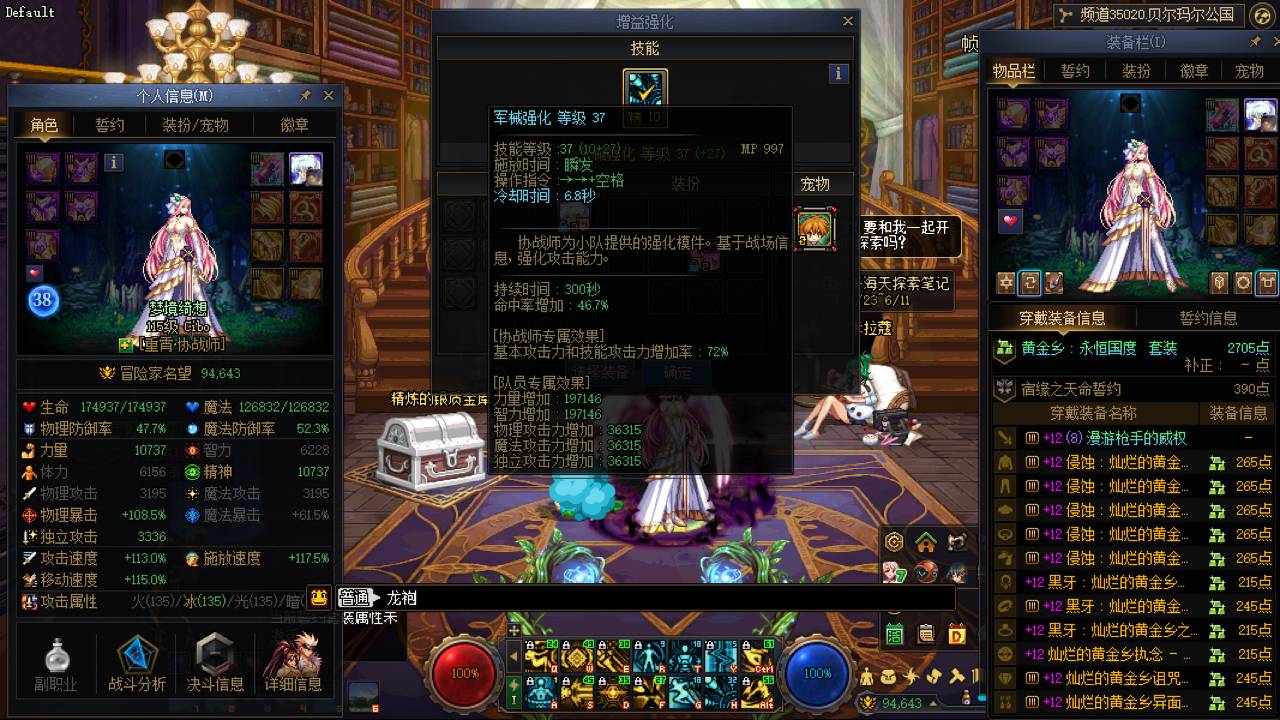Image resolution: width=1280 pixels, height=720 pixels.
Task: Expand the fame value 94,643 arrow
Action: [x=935, y=703]
